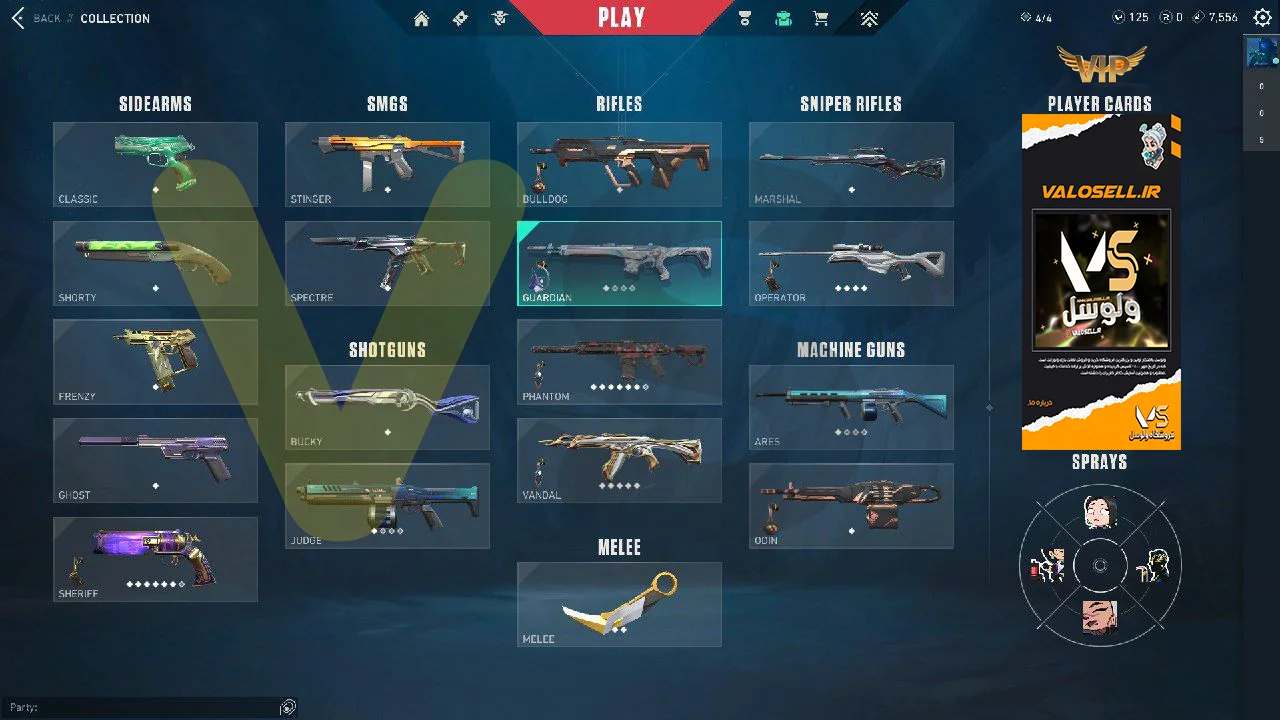Open the store cart icon
This screenshot has height=720, width=1280.
click(x=821, y=19)
